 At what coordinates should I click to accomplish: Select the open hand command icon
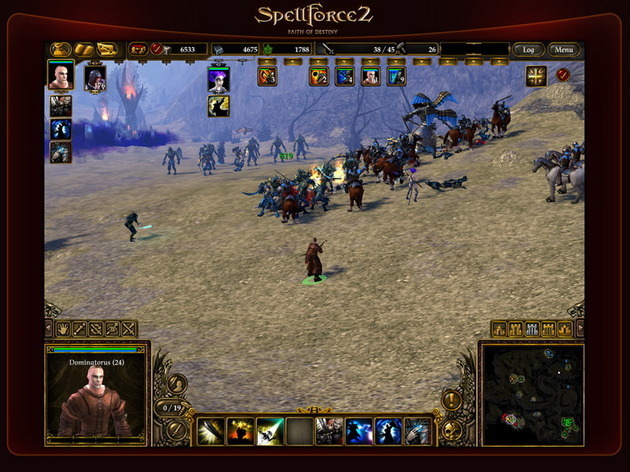[x=62, y=328]
